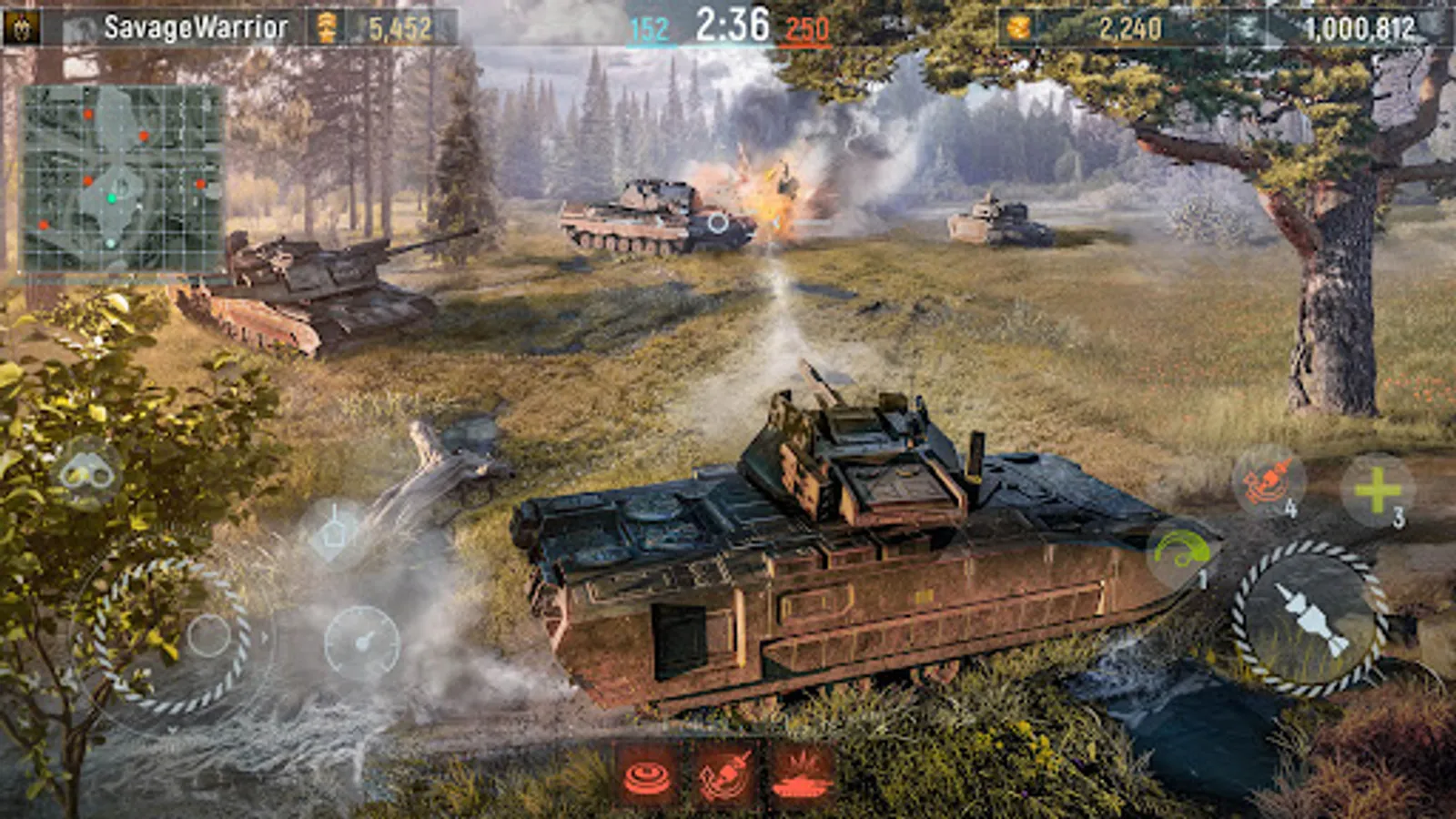Screen dimensions: 1456x819
Task: Open the player rank badge next to 5,452
Action: tap(328, 25)
